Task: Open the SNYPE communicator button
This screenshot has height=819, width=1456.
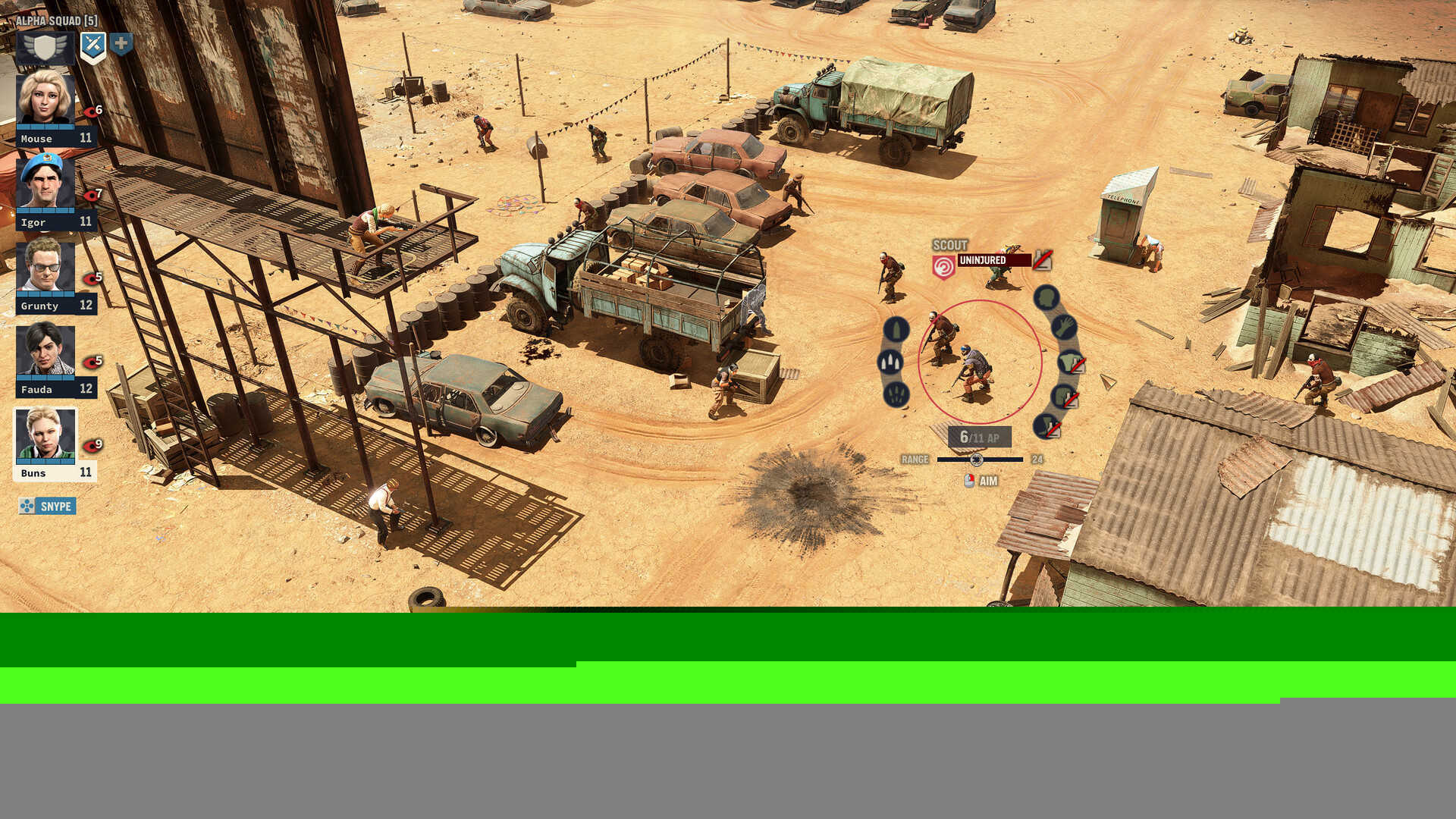Action: [x=48, y=505]
